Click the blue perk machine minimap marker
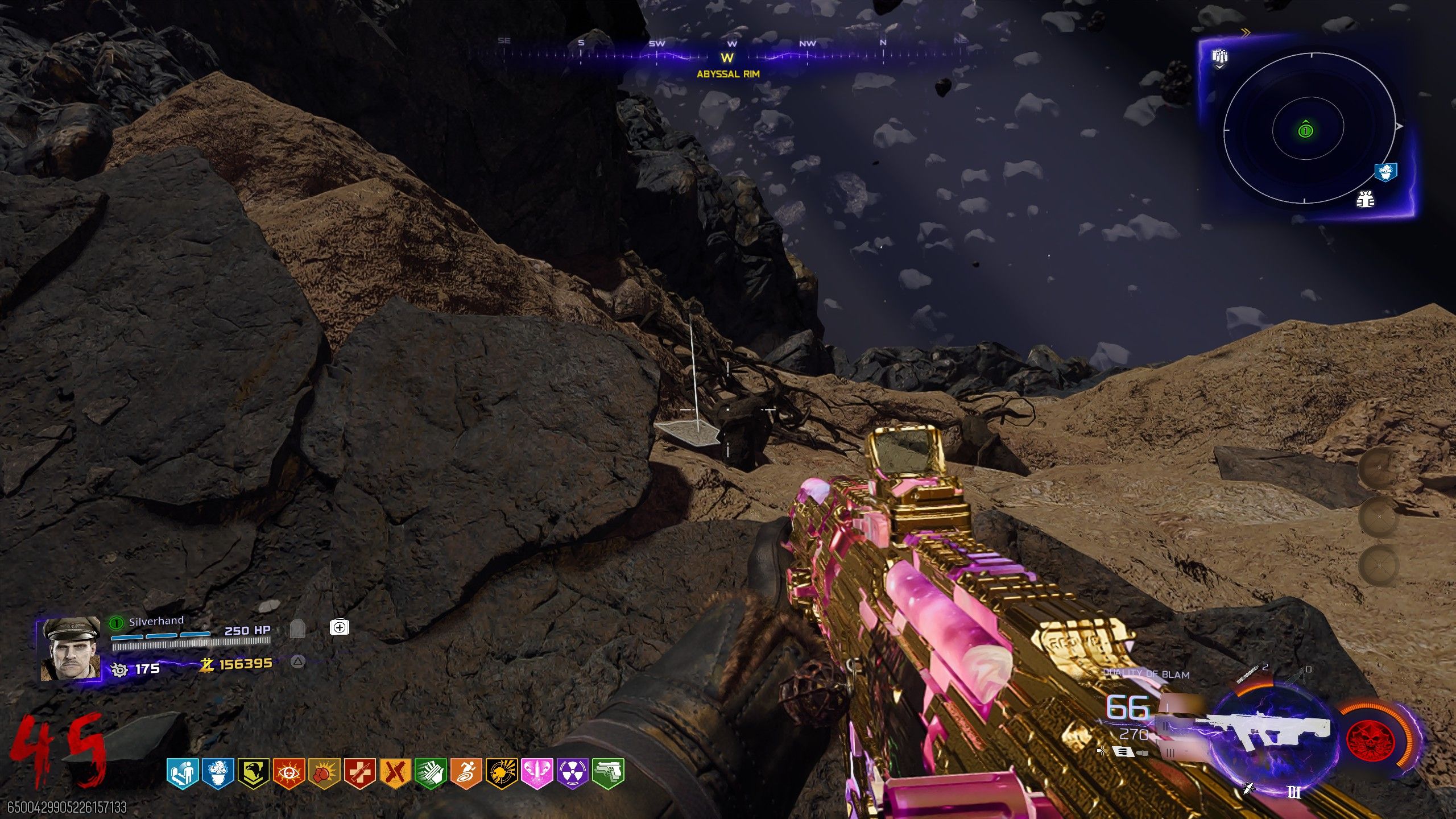1456x819 pixels. coord(1385,171)
